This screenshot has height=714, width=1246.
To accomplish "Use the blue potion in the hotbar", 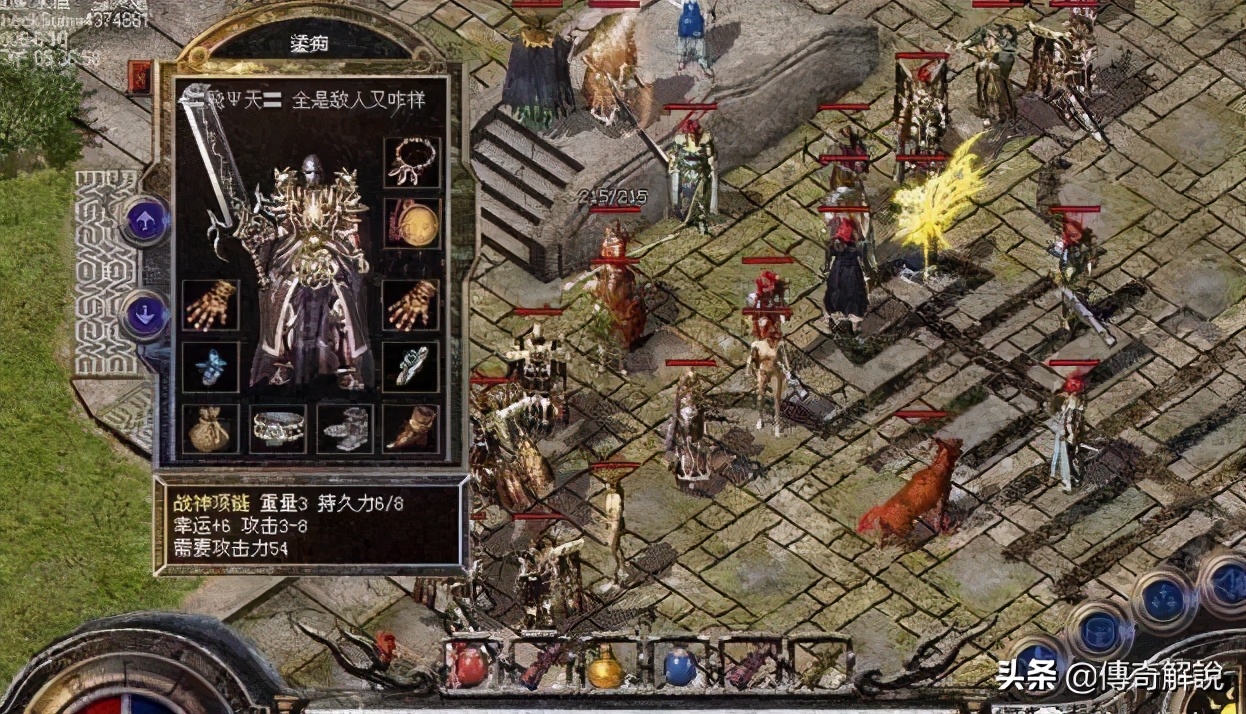I will 679,667.
